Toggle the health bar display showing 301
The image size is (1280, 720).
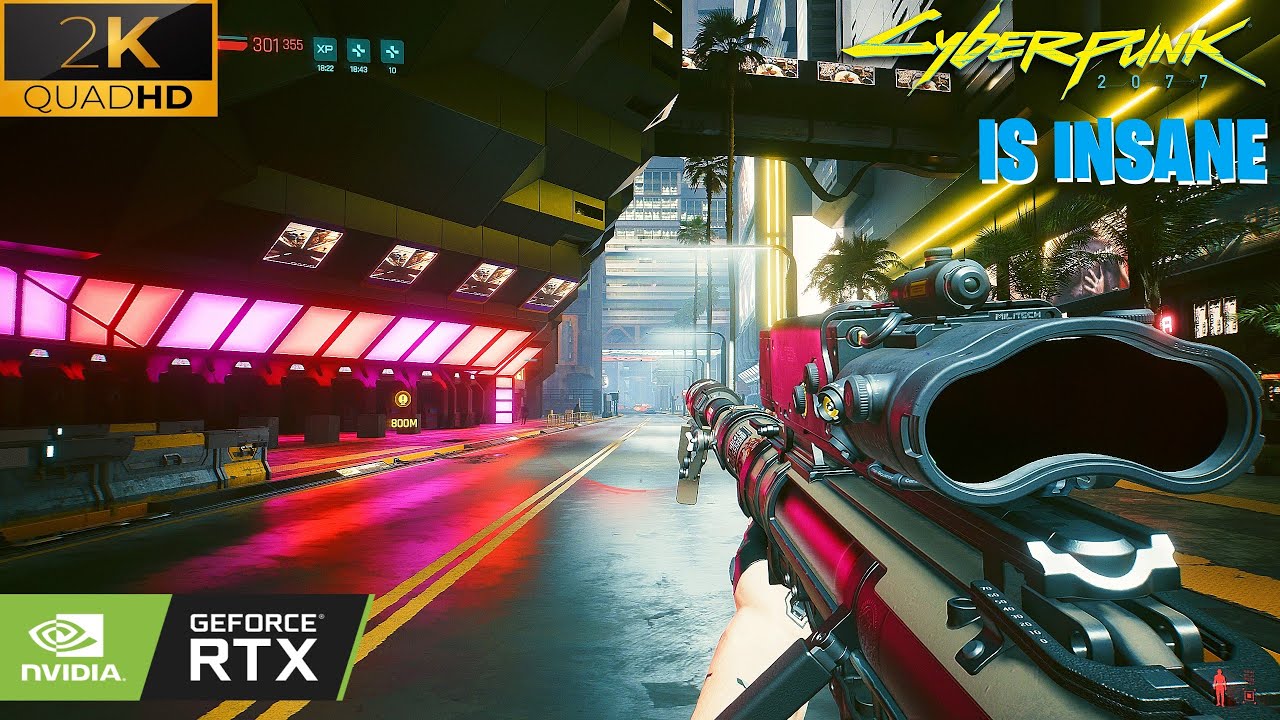267,44
